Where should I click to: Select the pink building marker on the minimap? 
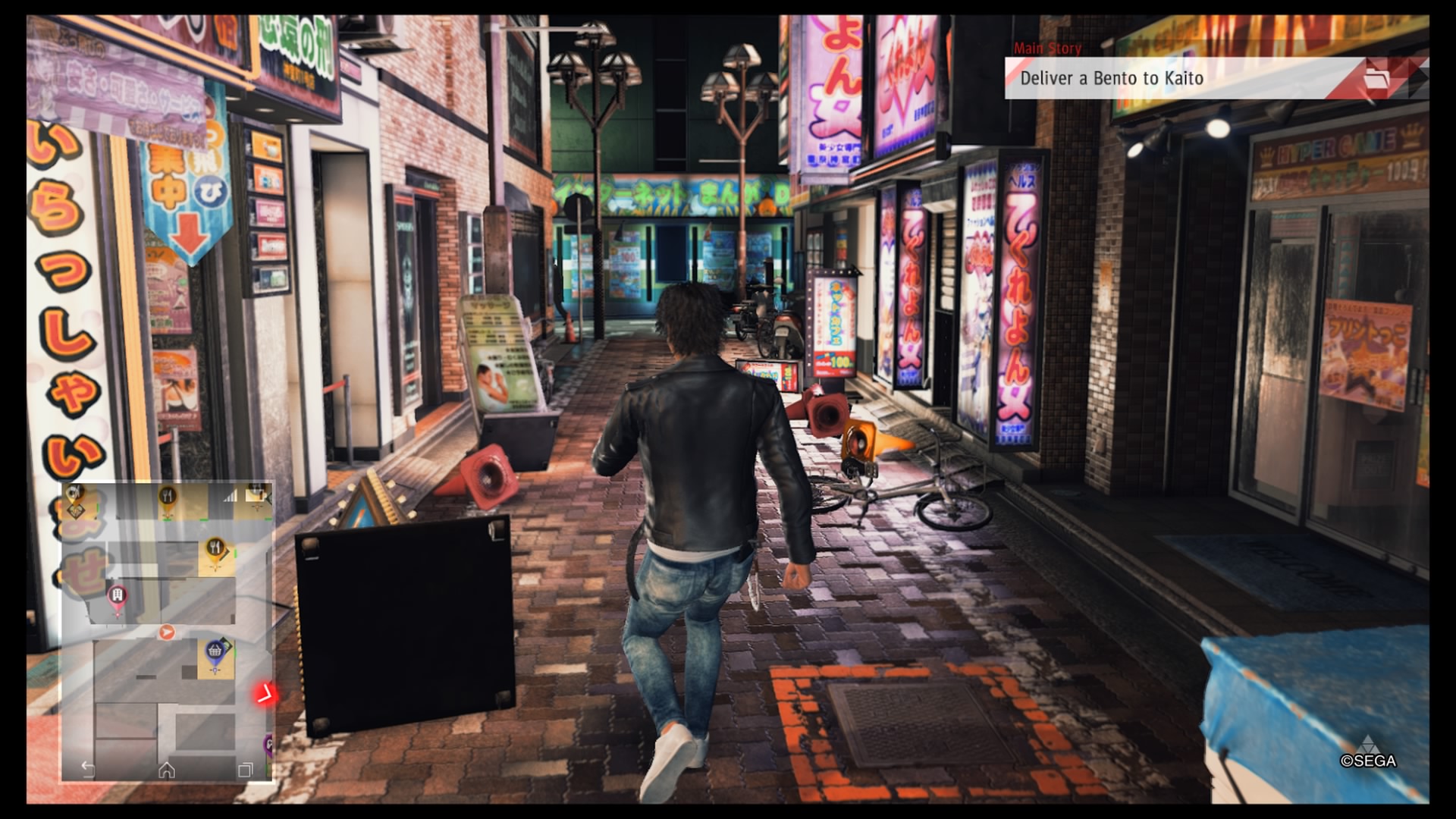117,597
